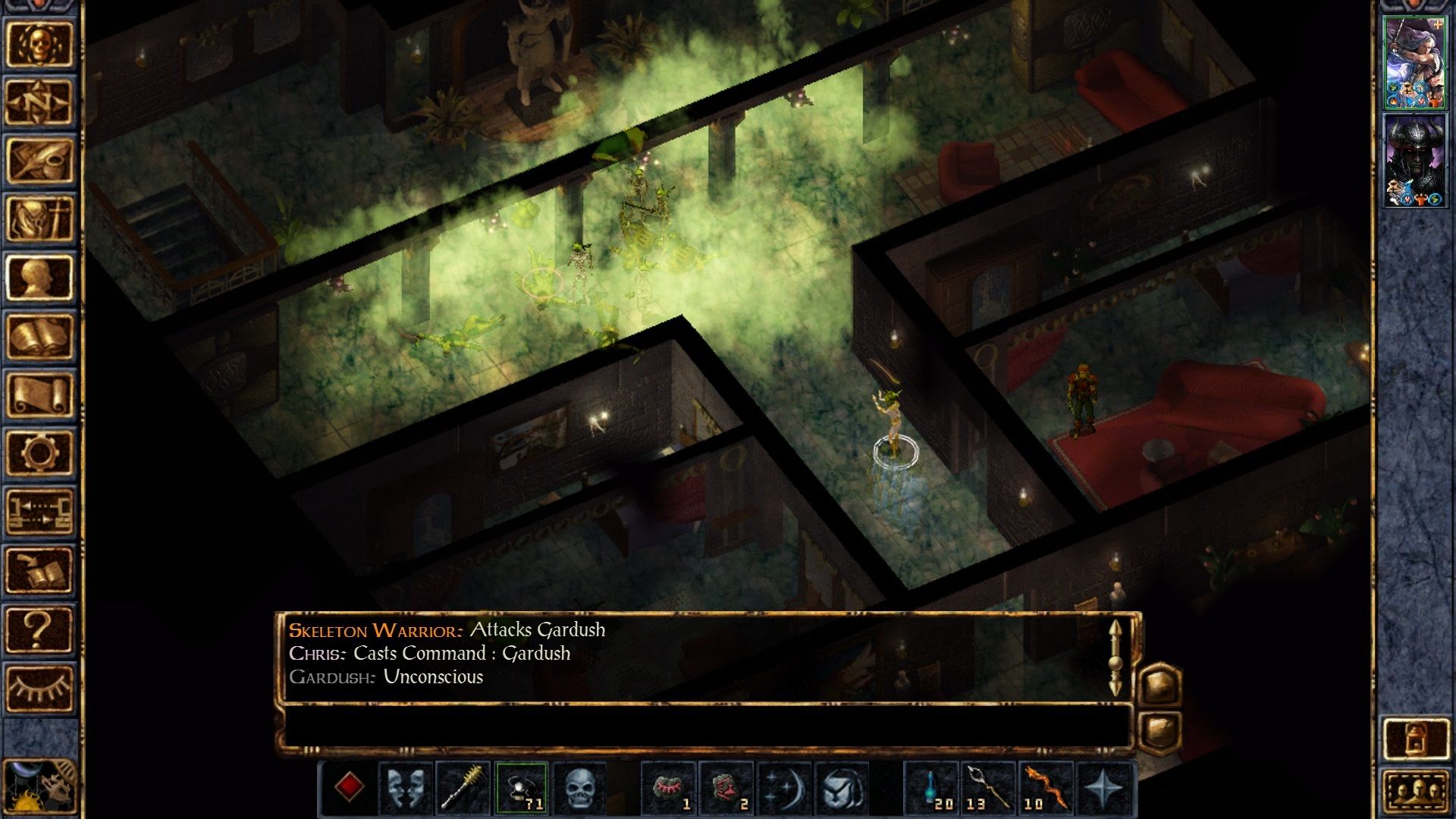Click the clock pause button
Screen dimensions: 1456x819
pos(38,789)
